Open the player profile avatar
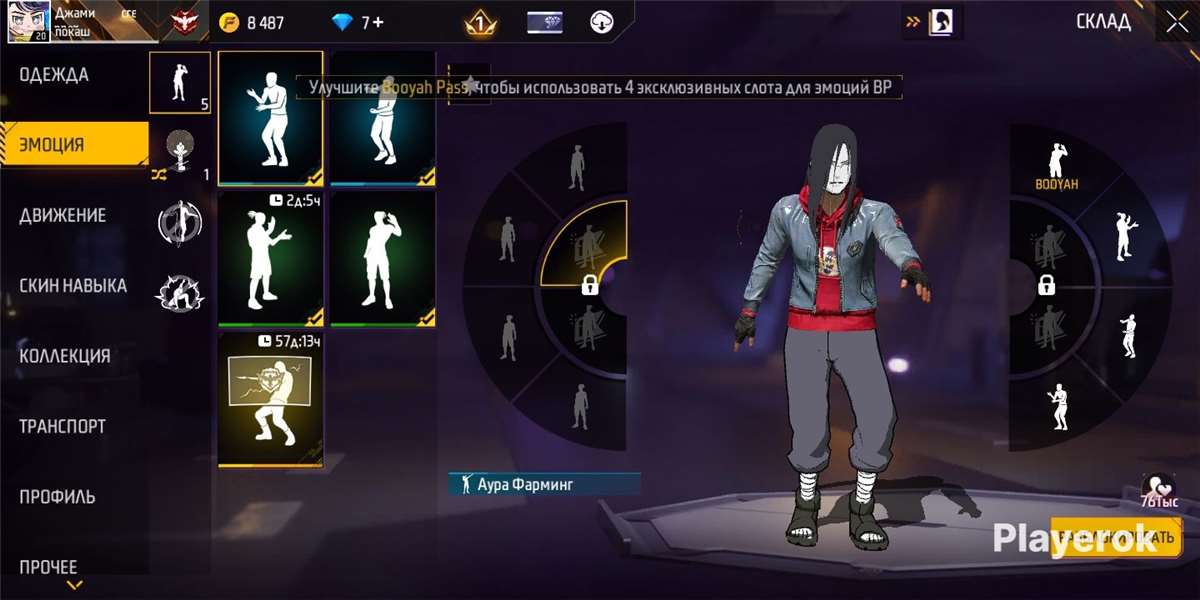1200x600 pixels. point(28,21)
